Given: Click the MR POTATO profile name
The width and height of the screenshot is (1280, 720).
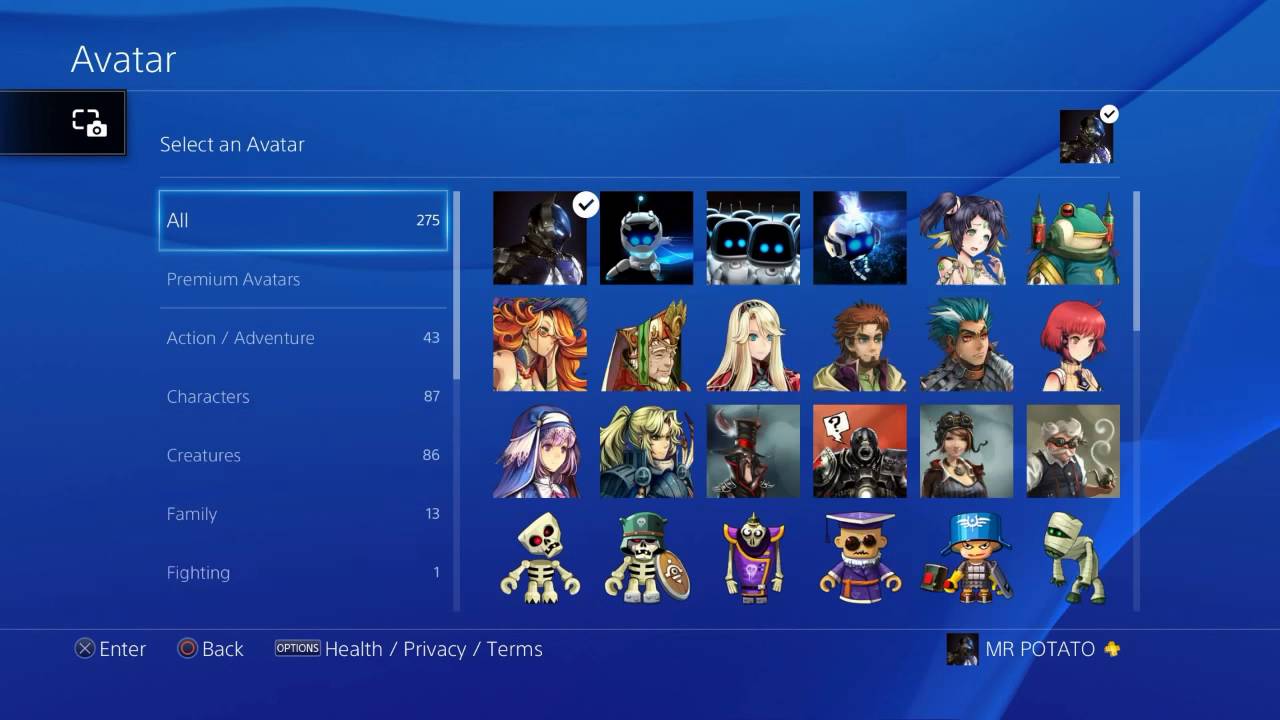Looking at the screenshot, I should 1037,649.
